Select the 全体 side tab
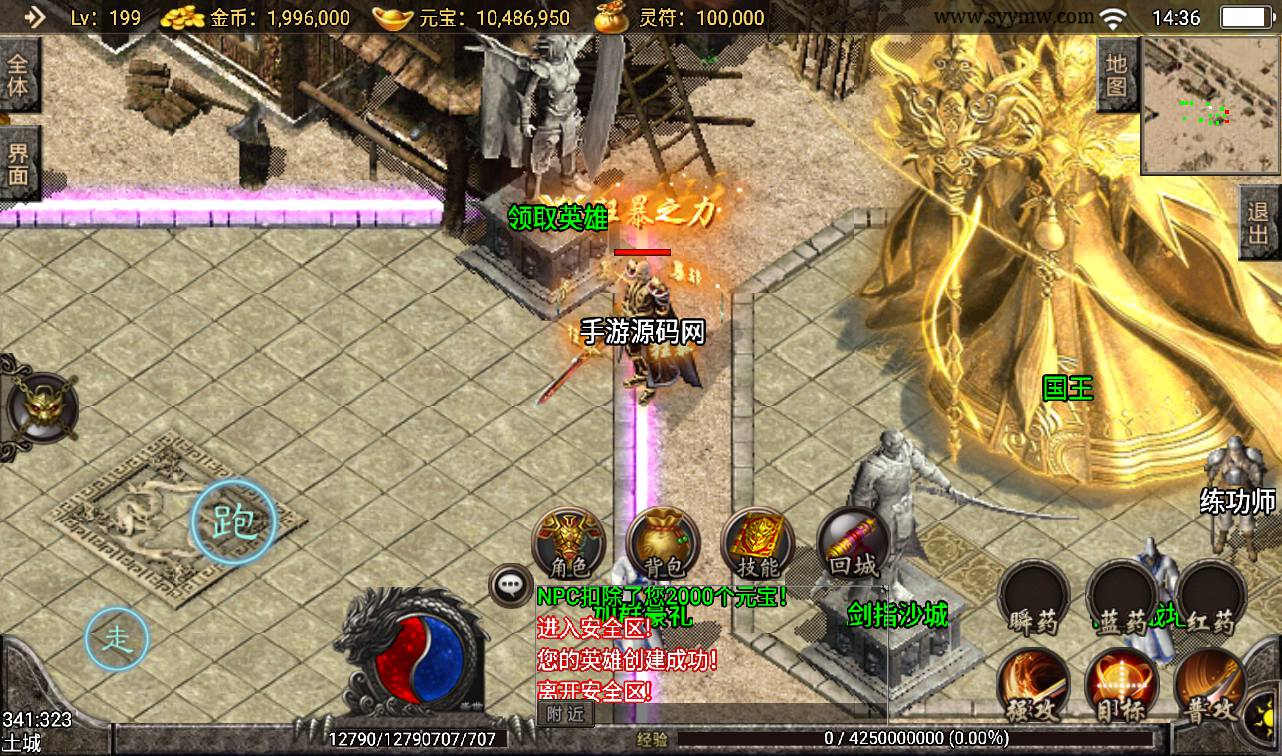This screenshot has height=756, width=1282. point(19,76)
